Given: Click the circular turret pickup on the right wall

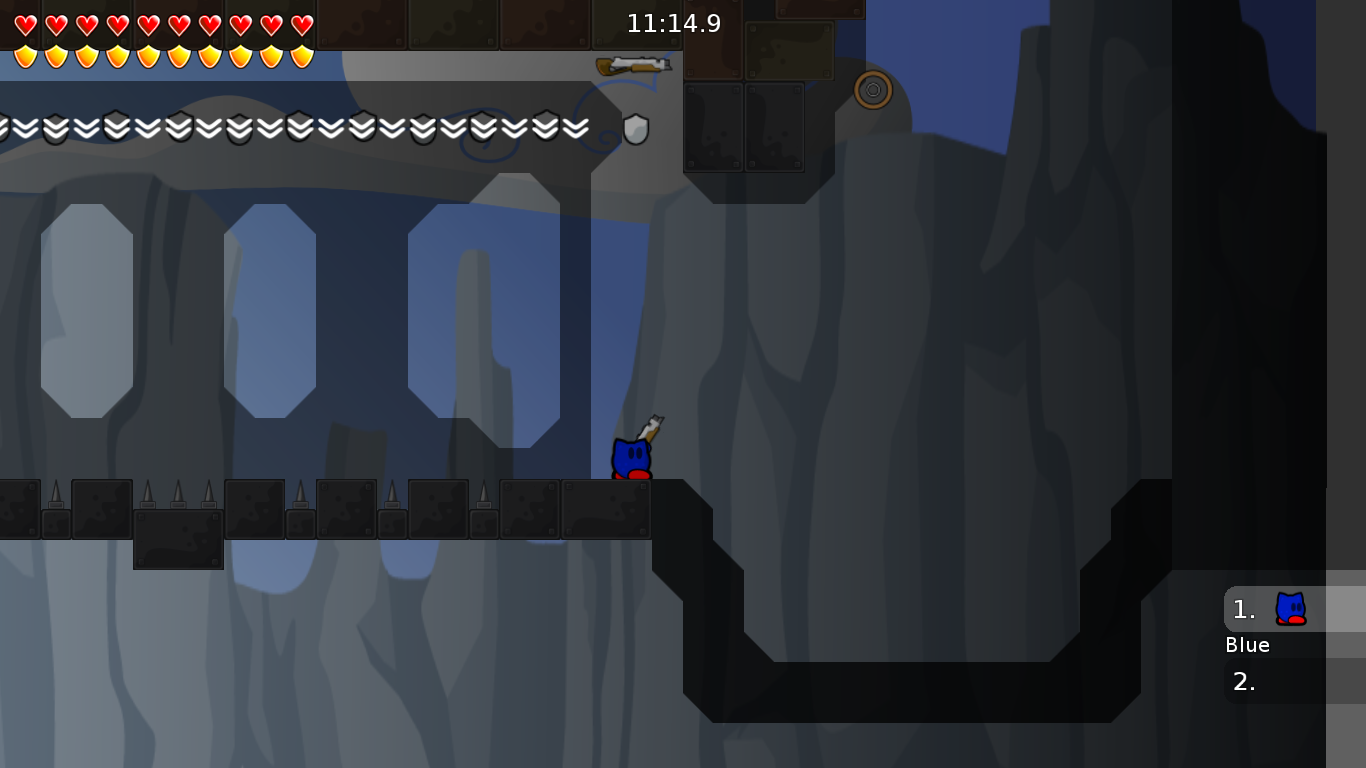Looking at the screenshot, I should pos(873,90).
